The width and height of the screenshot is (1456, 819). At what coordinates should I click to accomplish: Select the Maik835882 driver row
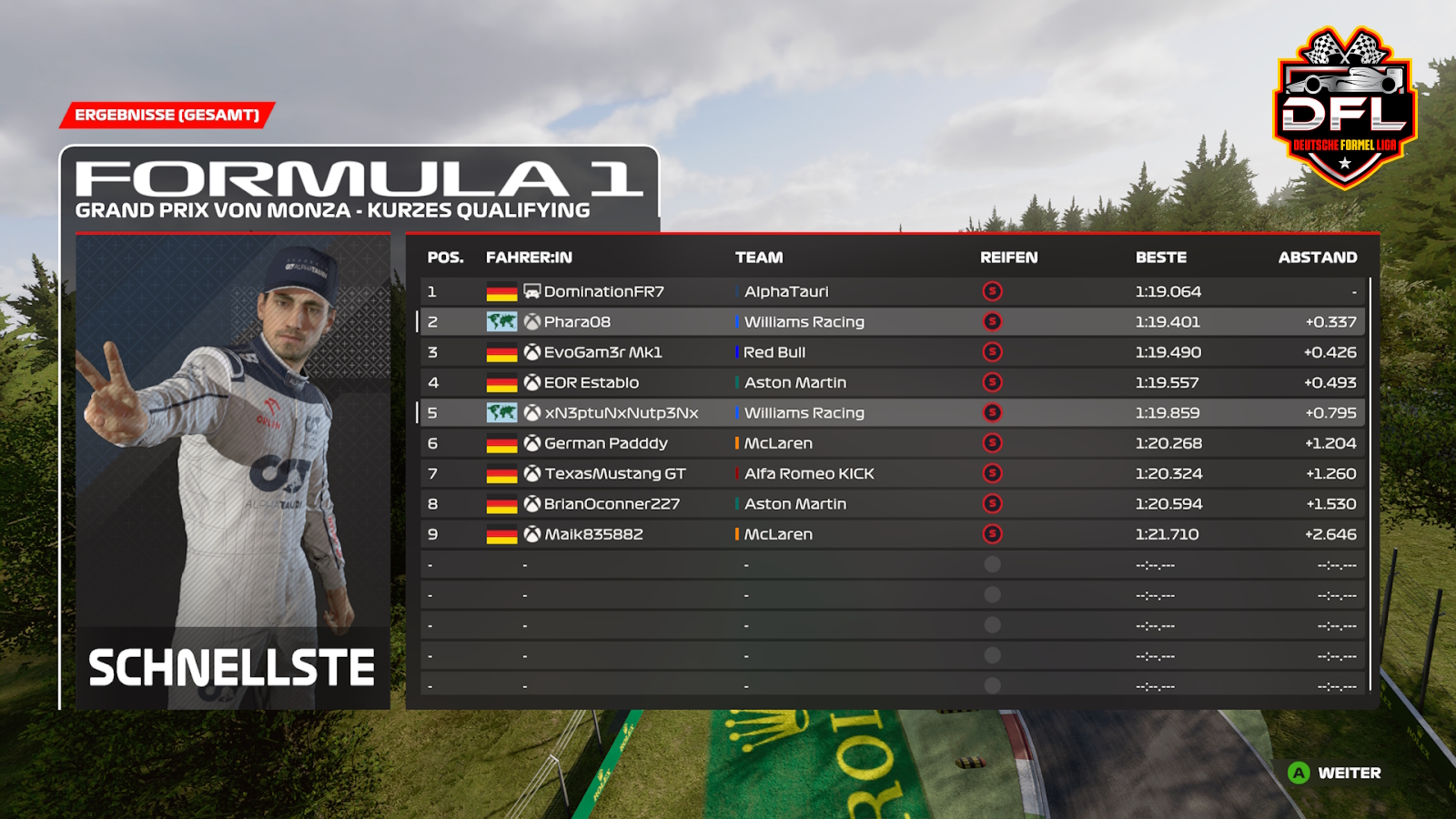tap(593, 534)
